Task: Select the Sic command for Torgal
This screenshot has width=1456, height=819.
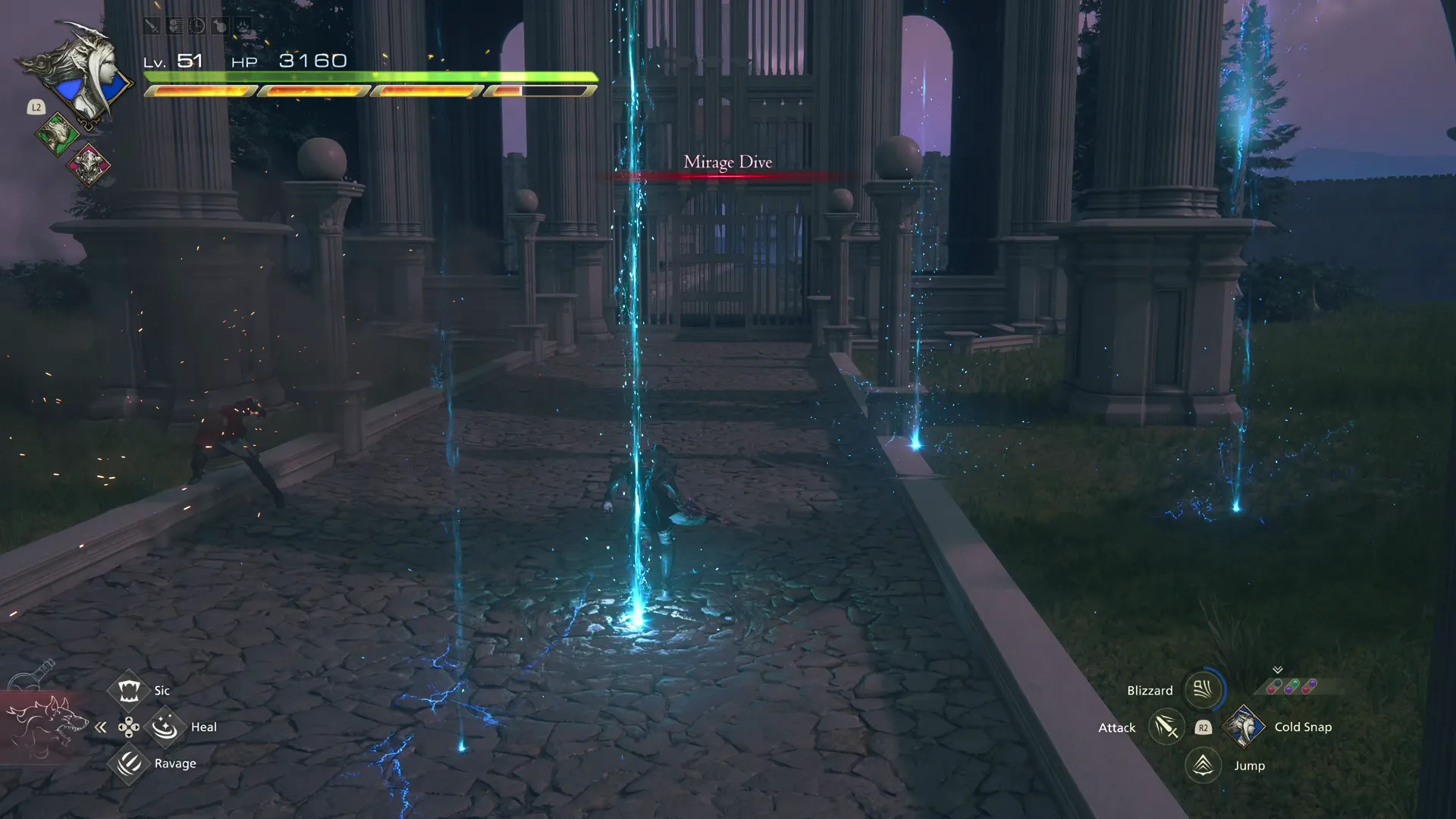Action: click(129, 691)
